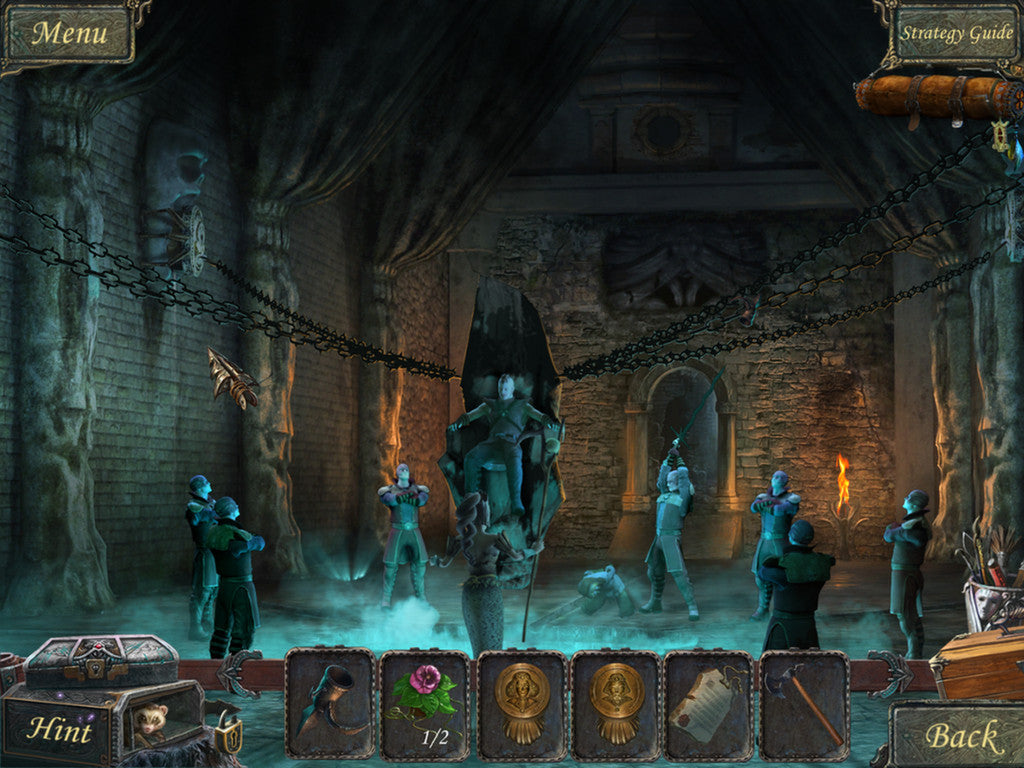Select the hammer inventory slot
The width and height of the screenshot is (1024, 768).
(803, 703)
